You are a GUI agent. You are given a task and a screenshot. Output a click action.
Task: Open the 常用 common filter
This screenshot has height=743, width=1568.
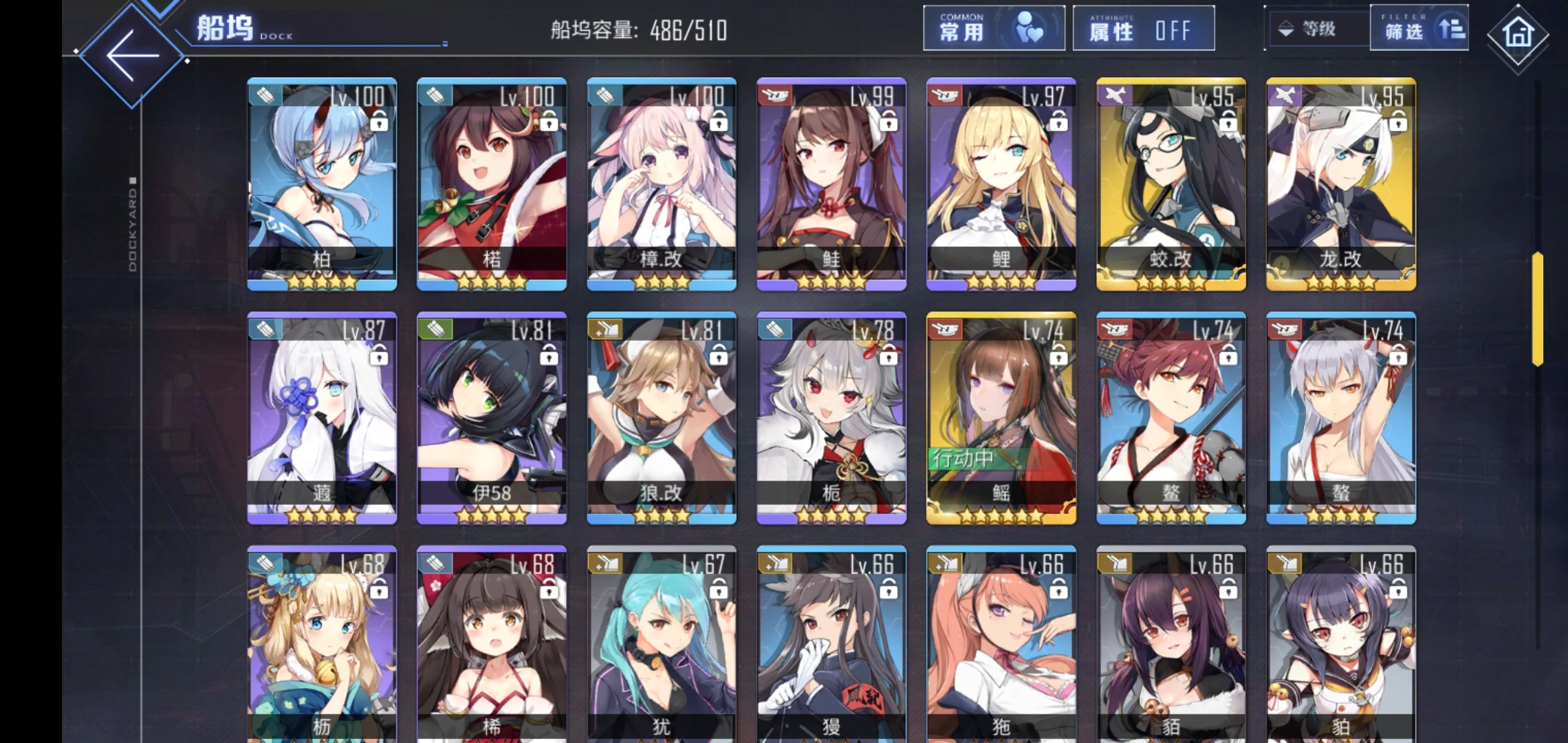point(993,28)
